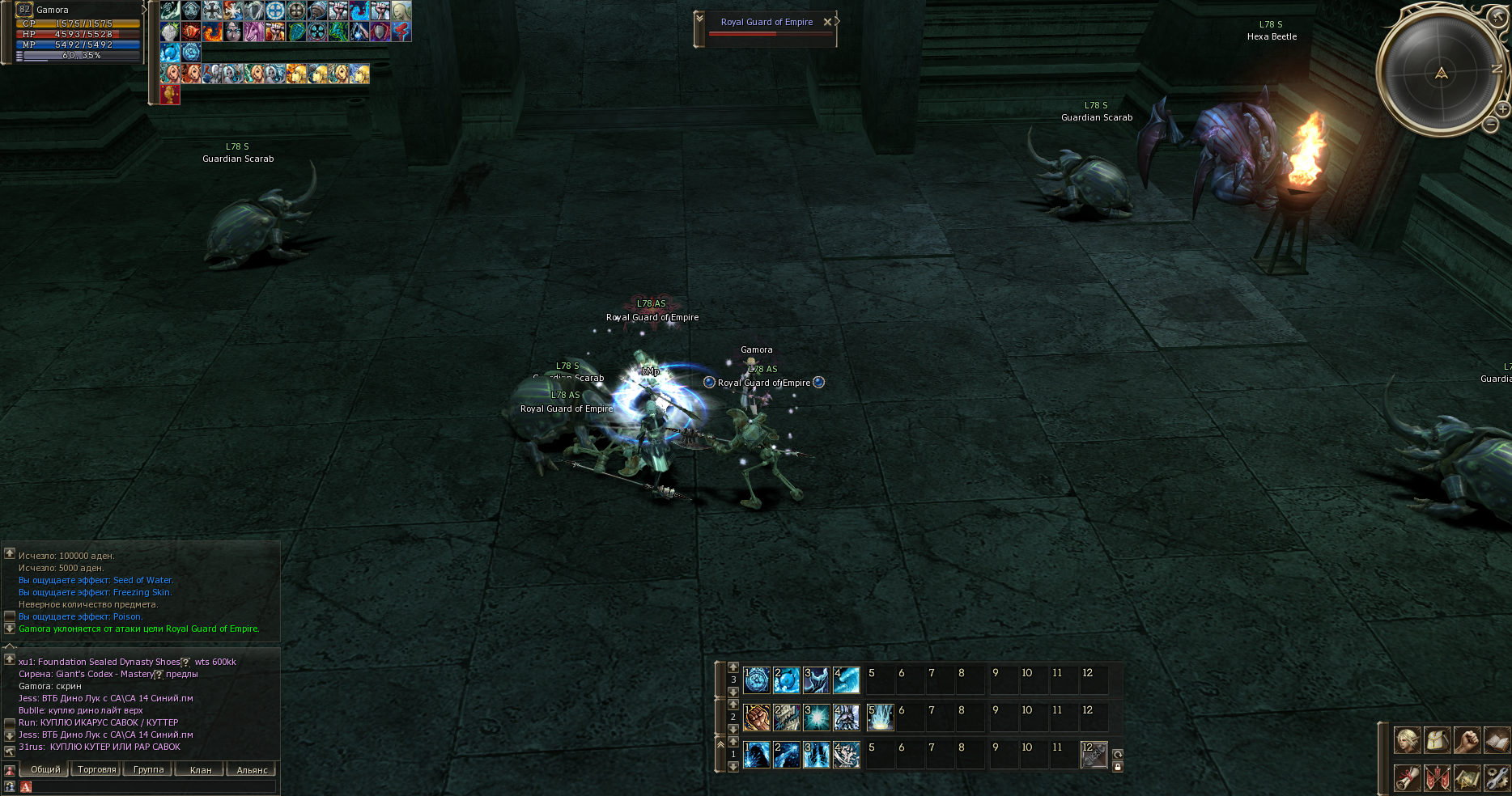Image resolution: width=1512 pixels, height=796 pixels.
Task: Open the skills book icon
Action: point(1497,740)
